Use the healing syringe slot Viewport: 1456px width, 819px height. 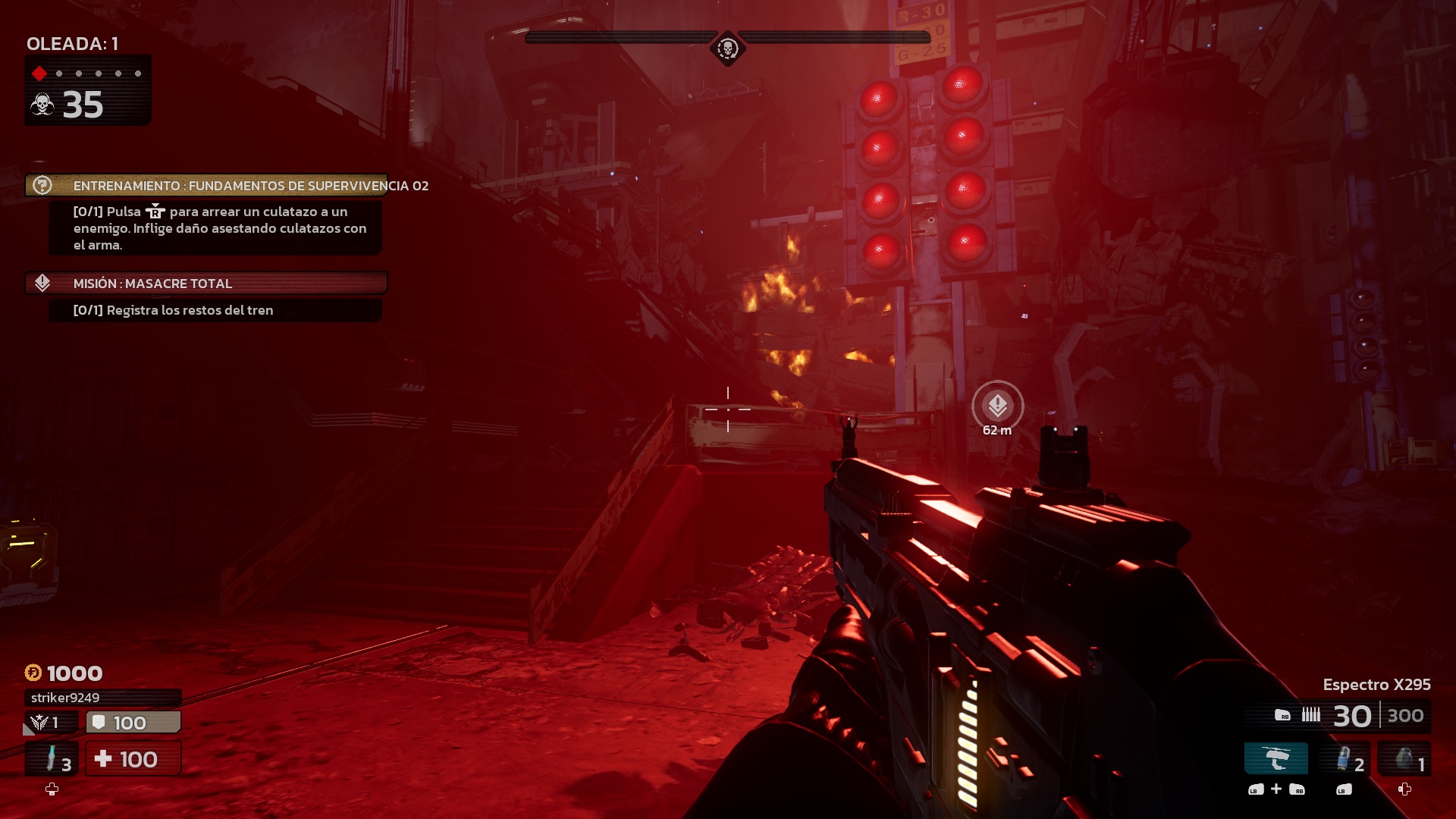52,759
